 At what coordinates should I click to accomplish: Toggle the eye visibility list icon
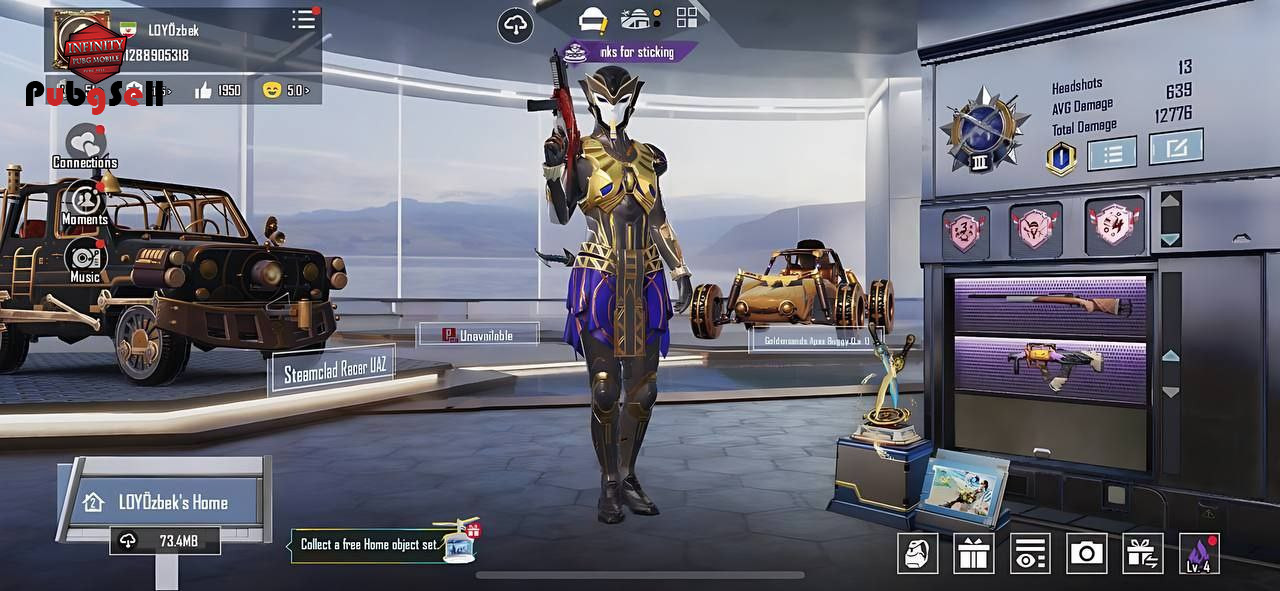click(1030, 553)
